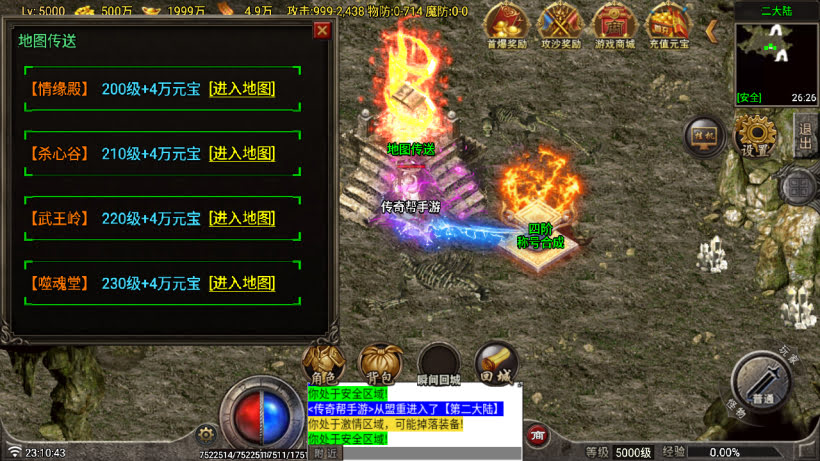Viewport: 820px width, 461px height.
Task: Open the 背包 bag inventory
Action: coord(380,365)
